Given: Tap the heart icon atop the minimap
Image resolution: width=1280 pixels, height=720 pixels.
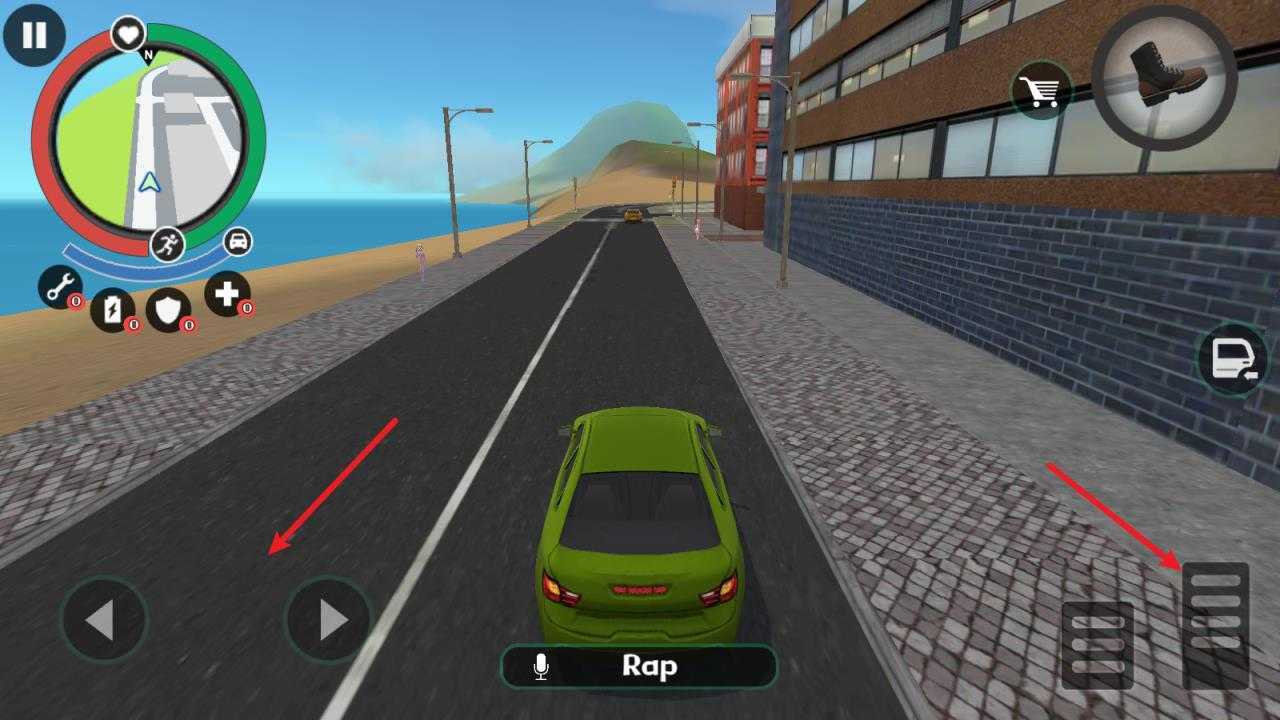Looking at the screenshot, I should tap(127, 35).
